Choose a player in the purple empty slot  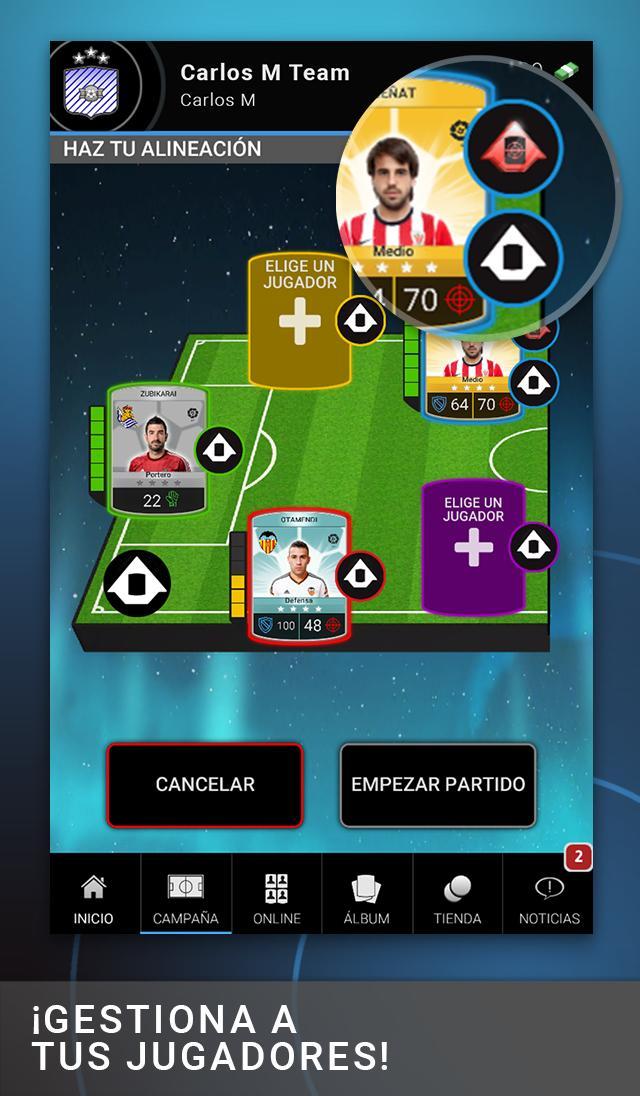coord(472,546)
